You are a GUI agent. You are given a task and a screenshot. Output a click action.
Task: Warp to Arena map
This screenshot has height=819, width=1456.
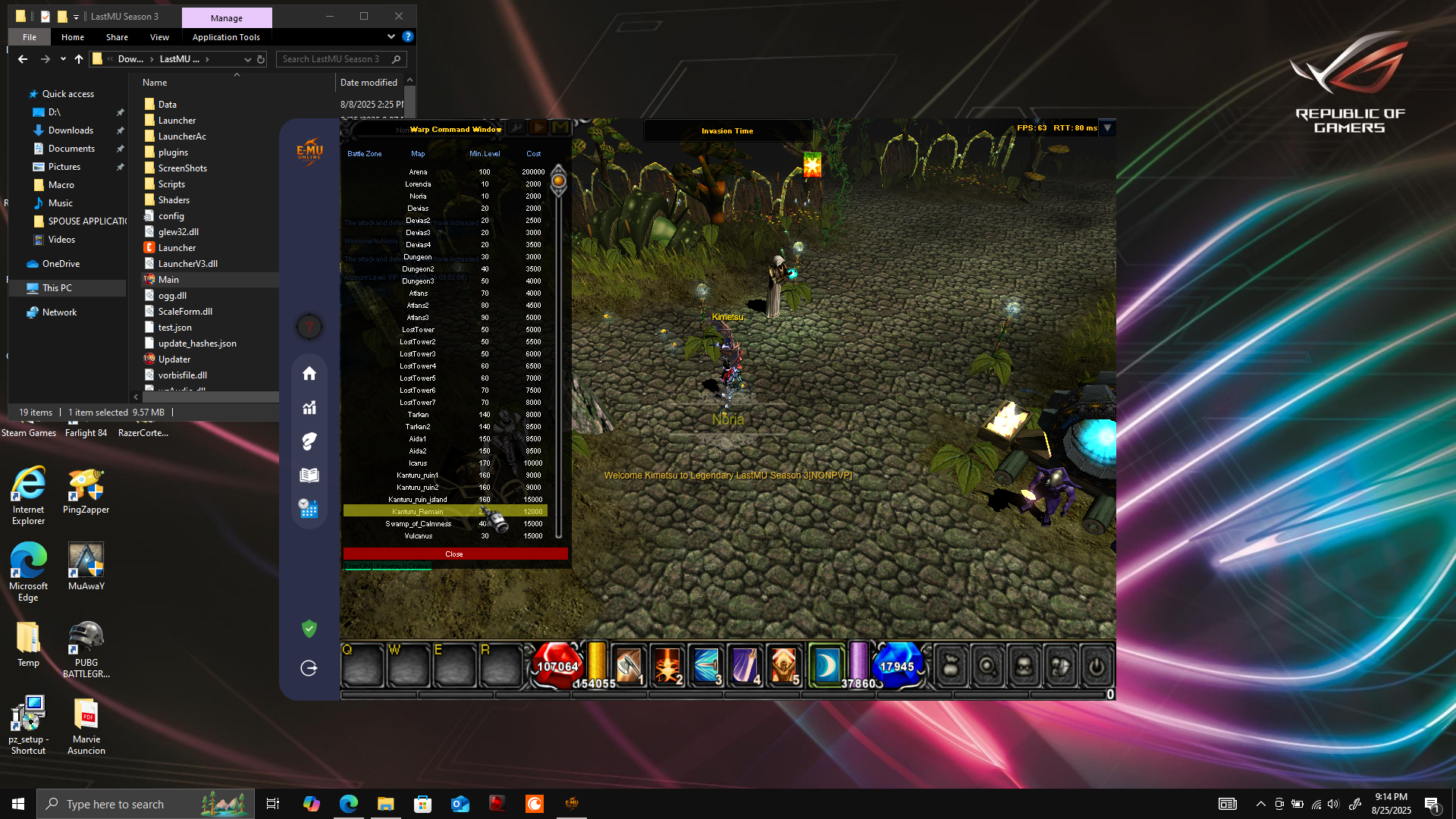pyautogui.click(x=419, y=172)
